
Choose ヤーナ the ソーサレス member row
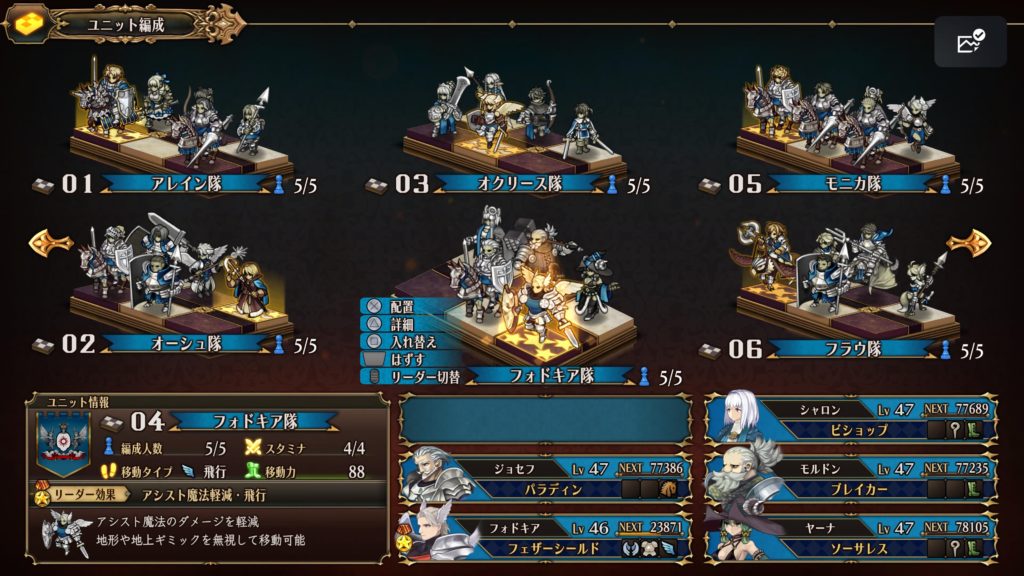tap(852, 536)
